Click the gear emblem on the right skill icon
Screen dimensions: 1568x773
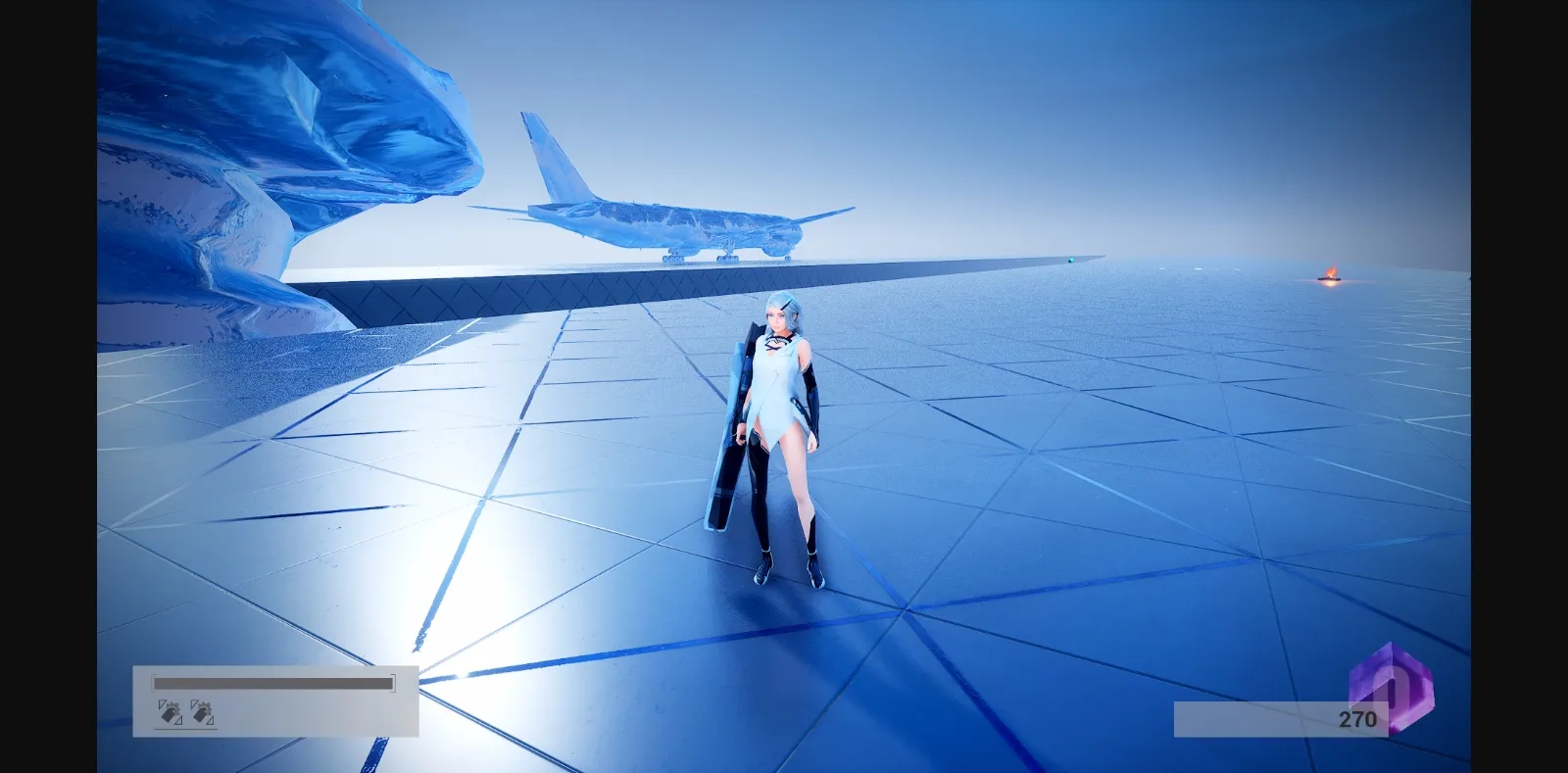pos(206,705)
